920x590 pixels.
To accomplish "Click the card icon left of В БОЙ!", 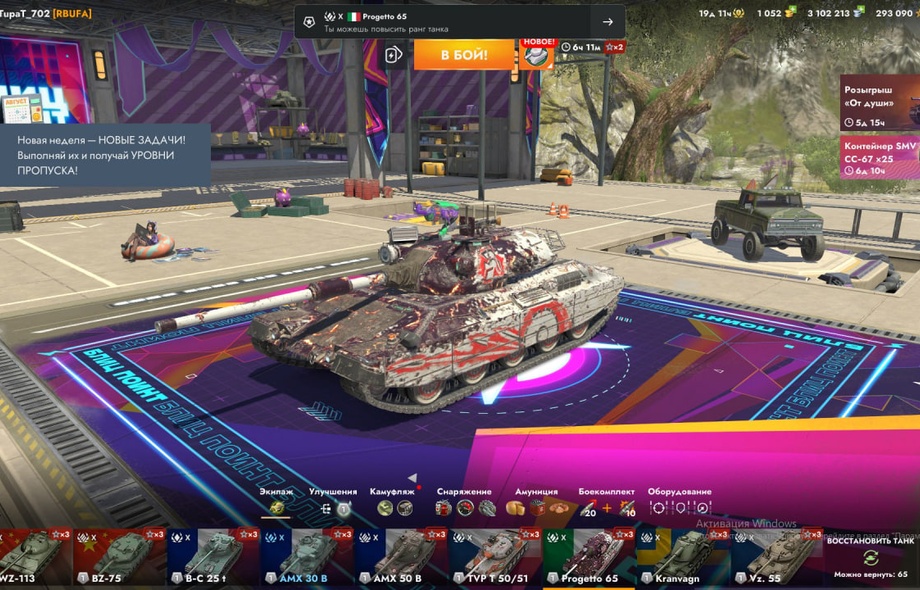I will click(x=394, y=54).
